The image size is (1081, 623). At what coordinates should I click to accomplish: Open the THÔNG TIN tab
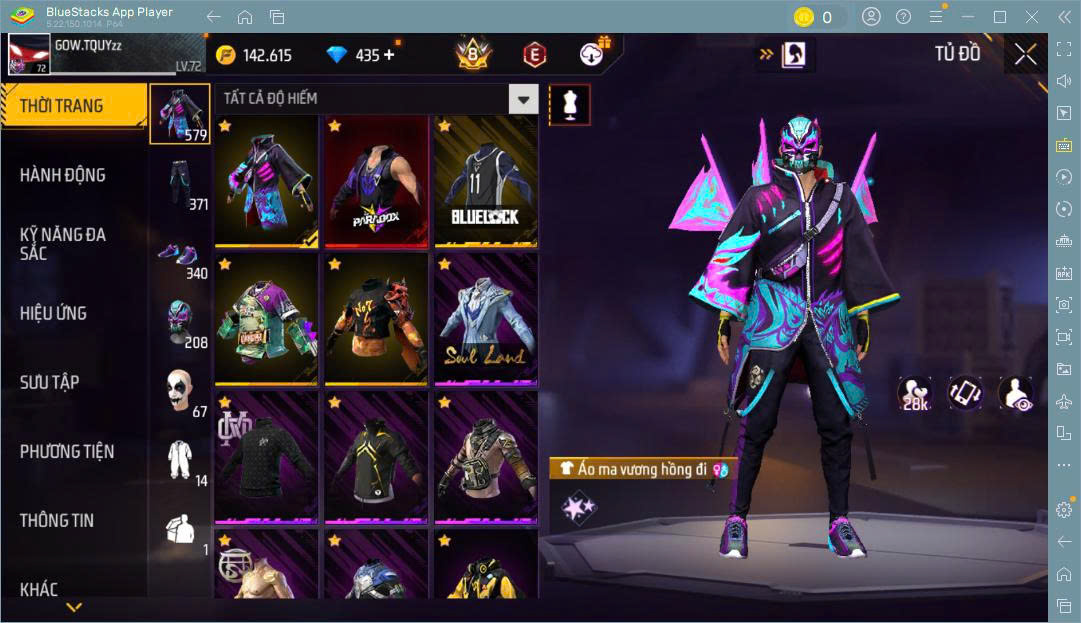(56, 520)
